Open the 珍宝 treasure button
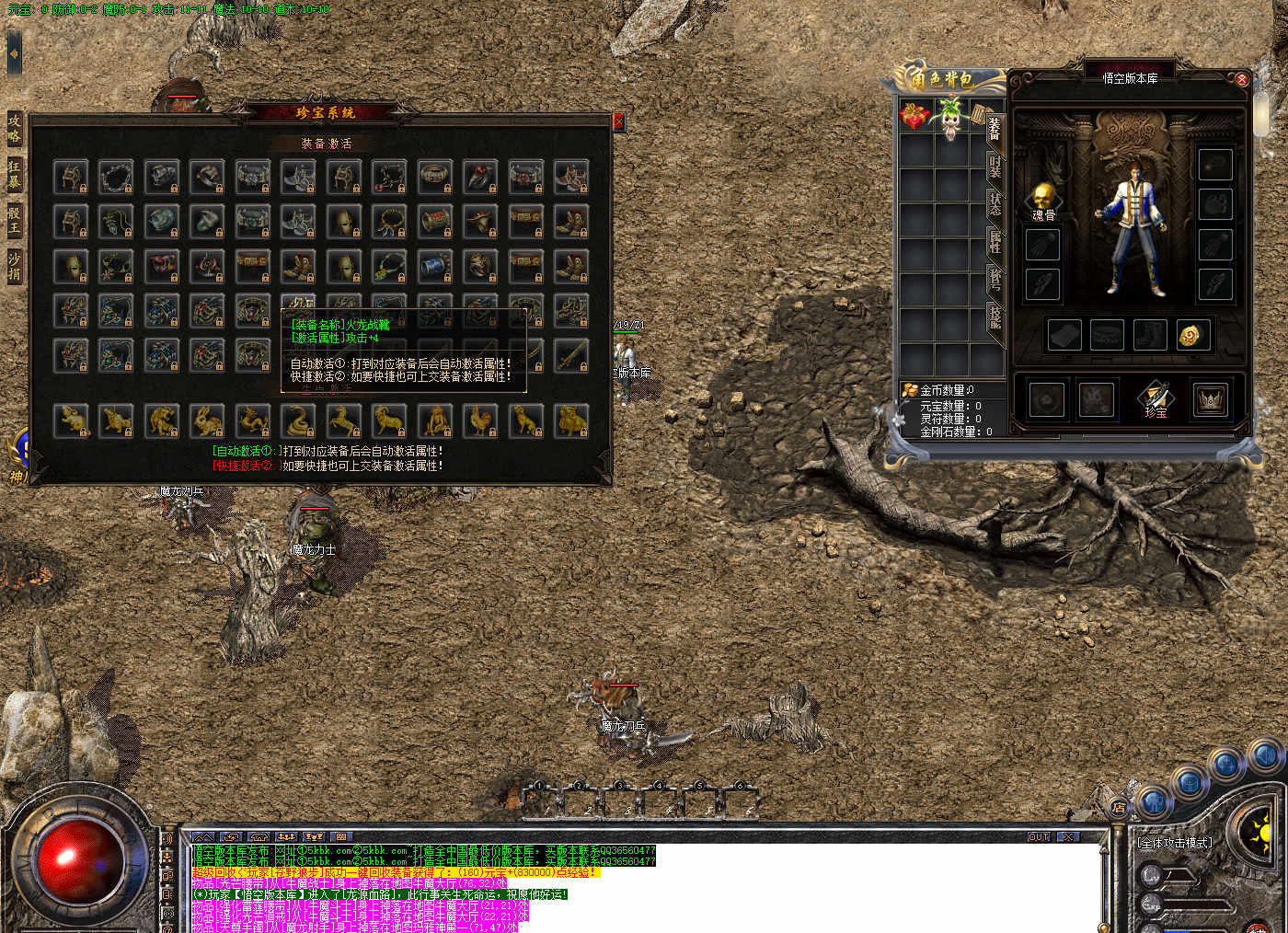The height and width of the screenshot is (933, 1288). pos(1156,399)
